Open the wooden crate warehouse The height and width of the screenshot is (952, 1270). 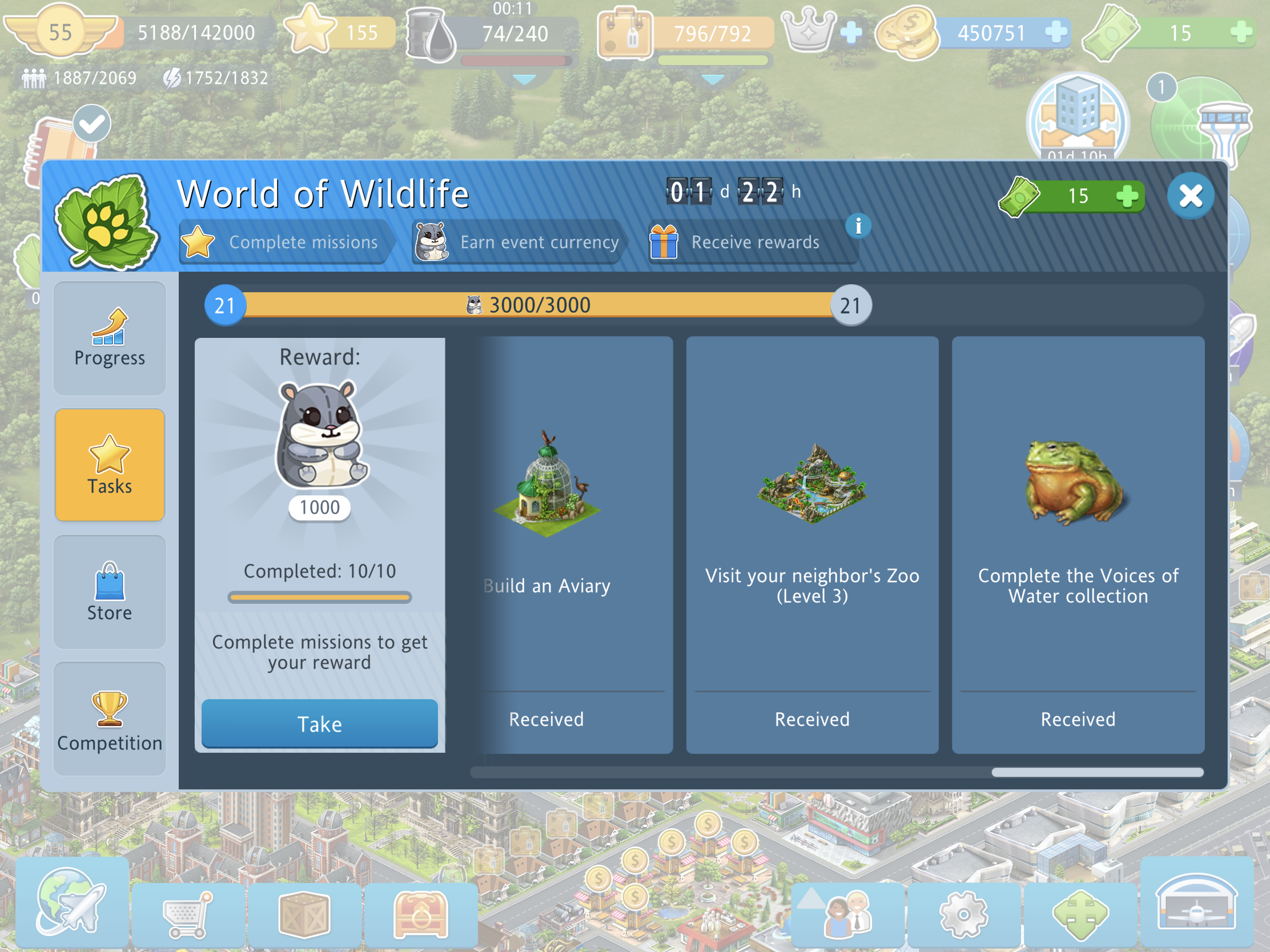[x=304, y=913]
